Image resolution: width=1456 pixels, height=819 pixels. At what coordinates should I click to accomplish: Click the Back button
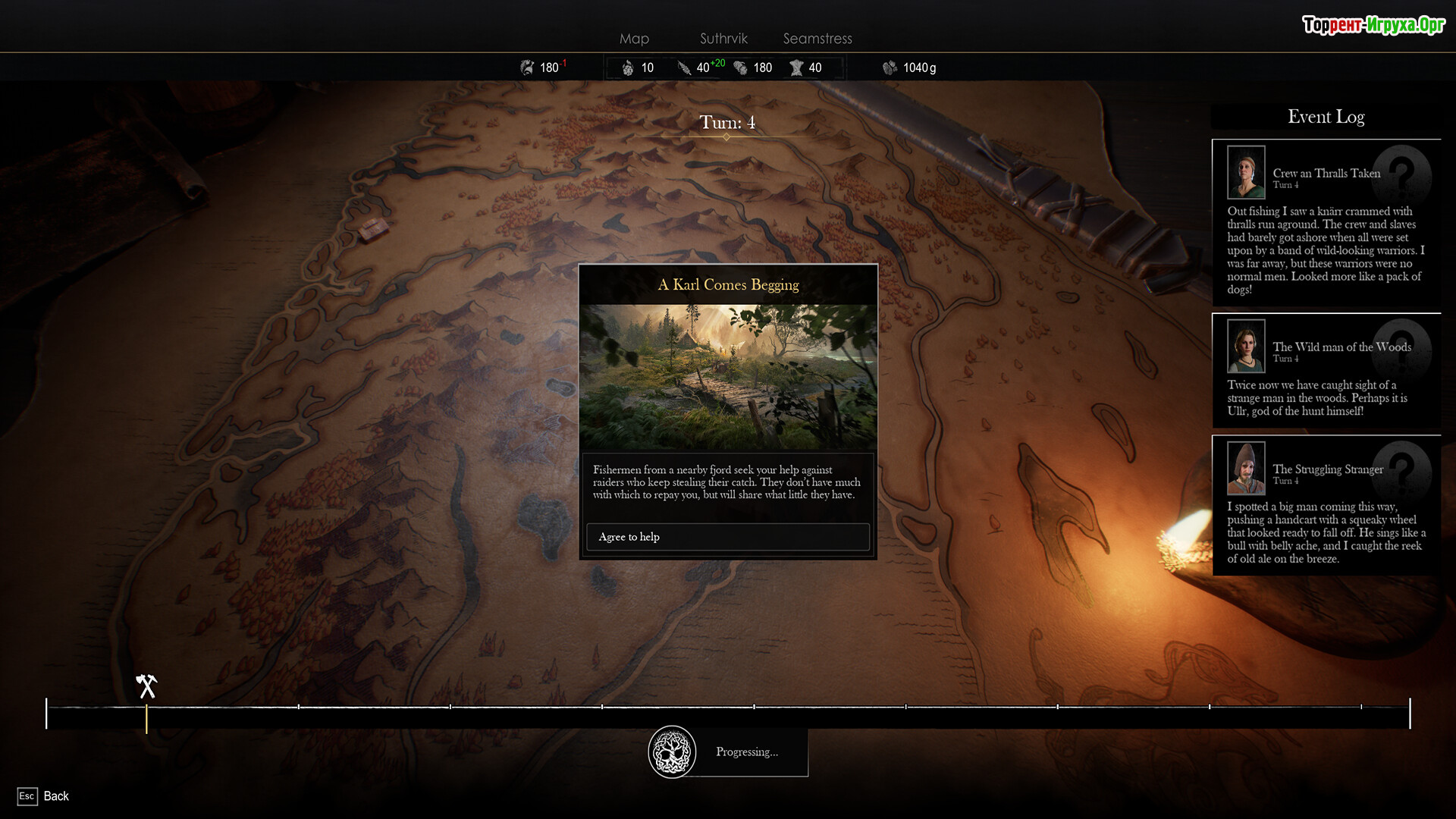[x=44, y=796]
